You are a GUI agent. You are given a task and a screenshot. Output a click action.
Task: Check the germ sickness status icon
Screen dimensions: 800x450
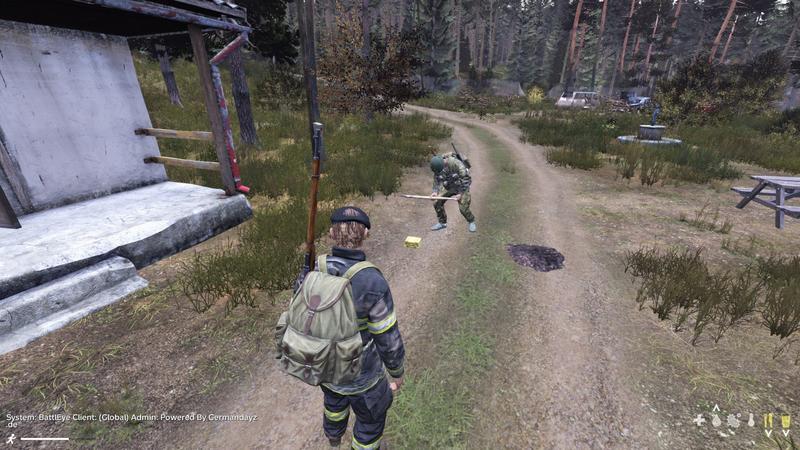coord(733,421)
